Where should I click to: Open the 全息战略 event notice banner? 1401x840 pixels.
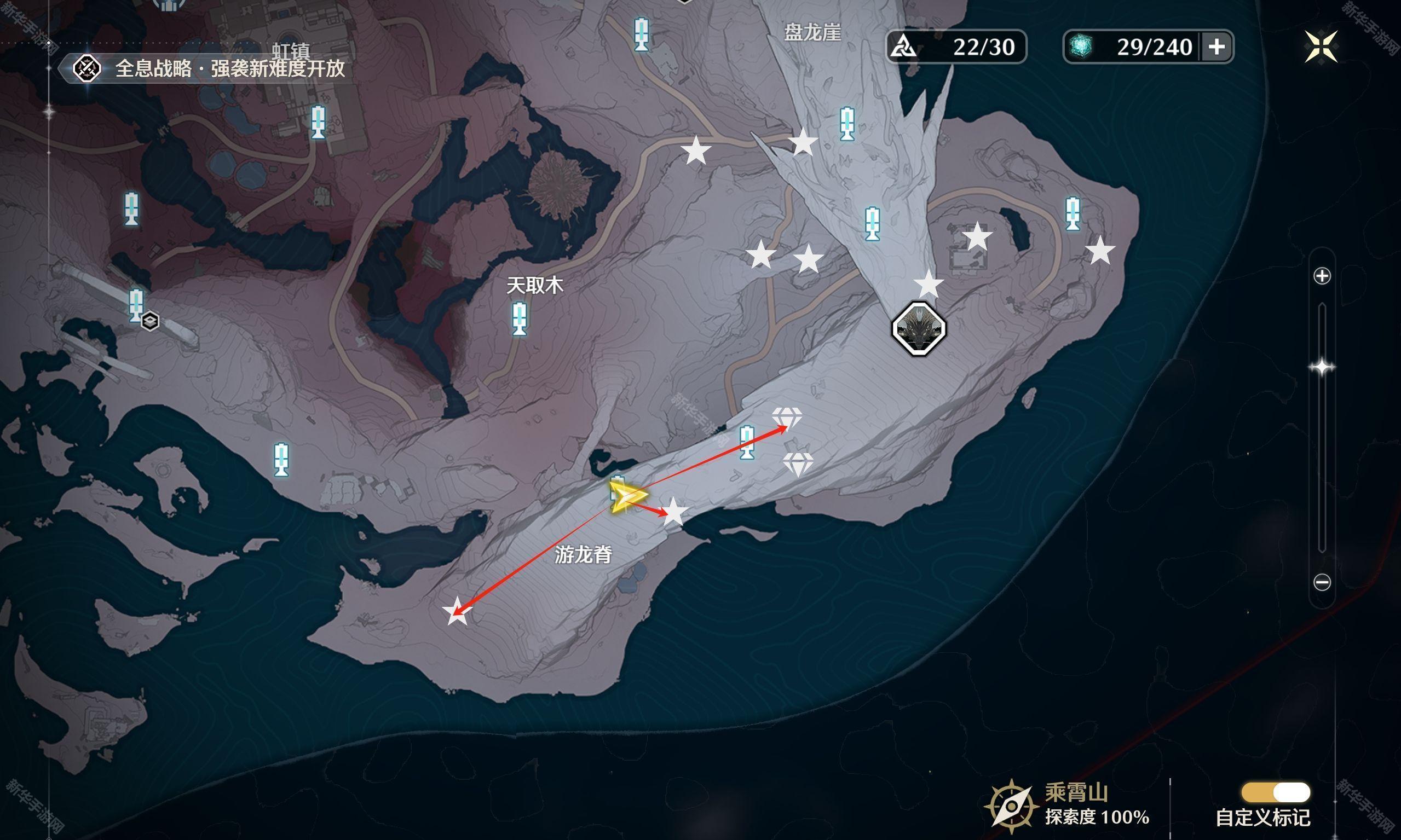coord(210,69)
